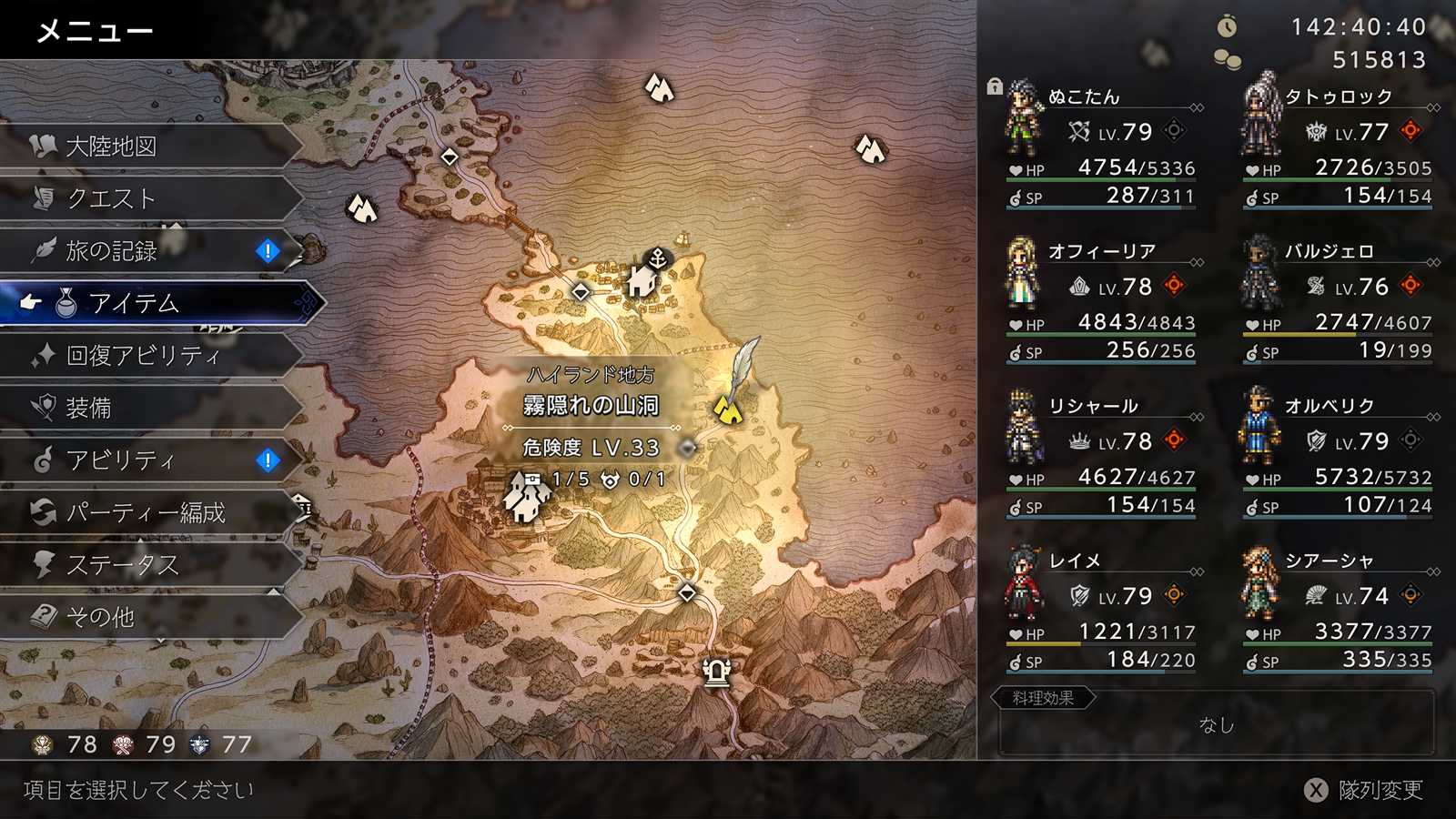This screenshot has width=1456, height=819.
Task: Select party member レイメ
Action: click(x=1101, y=610)
